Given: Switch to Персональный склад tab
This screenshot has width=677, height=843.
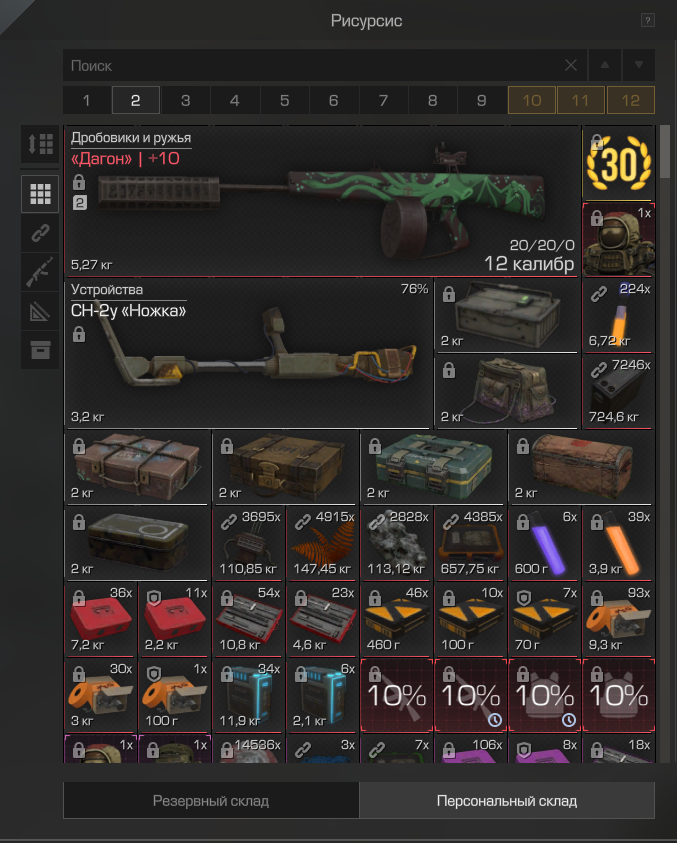Looking at the screenshot, I should click(507, 801).
